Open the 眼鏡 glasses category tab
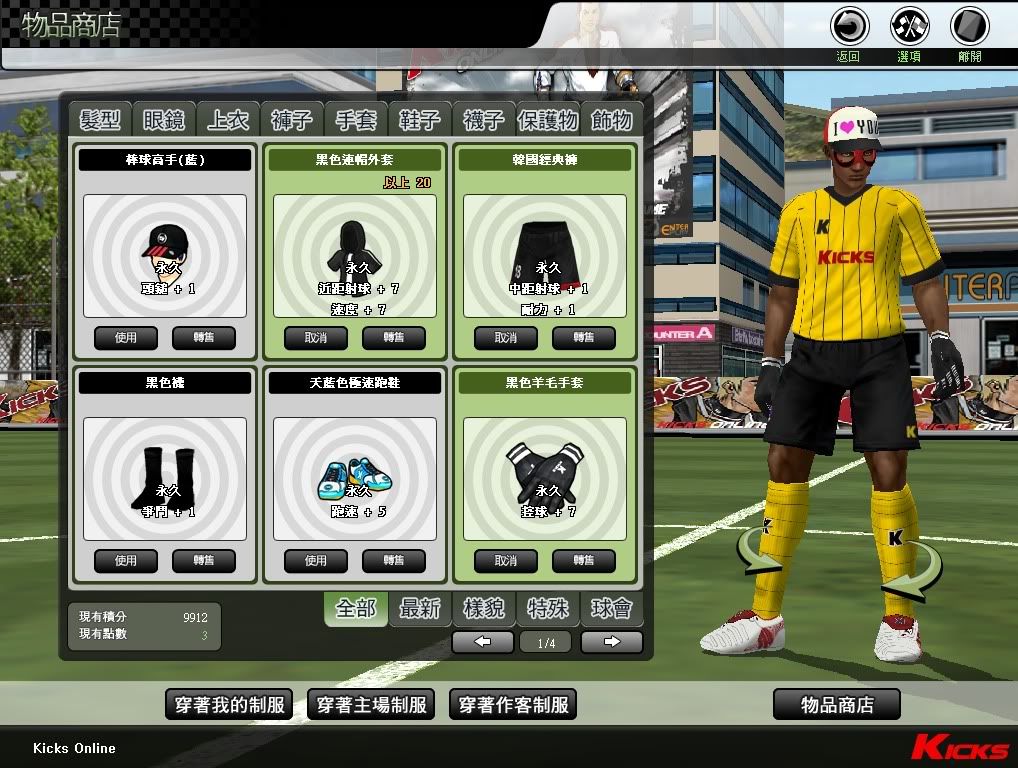1018x768 pixels. click(x=164, y=120)
